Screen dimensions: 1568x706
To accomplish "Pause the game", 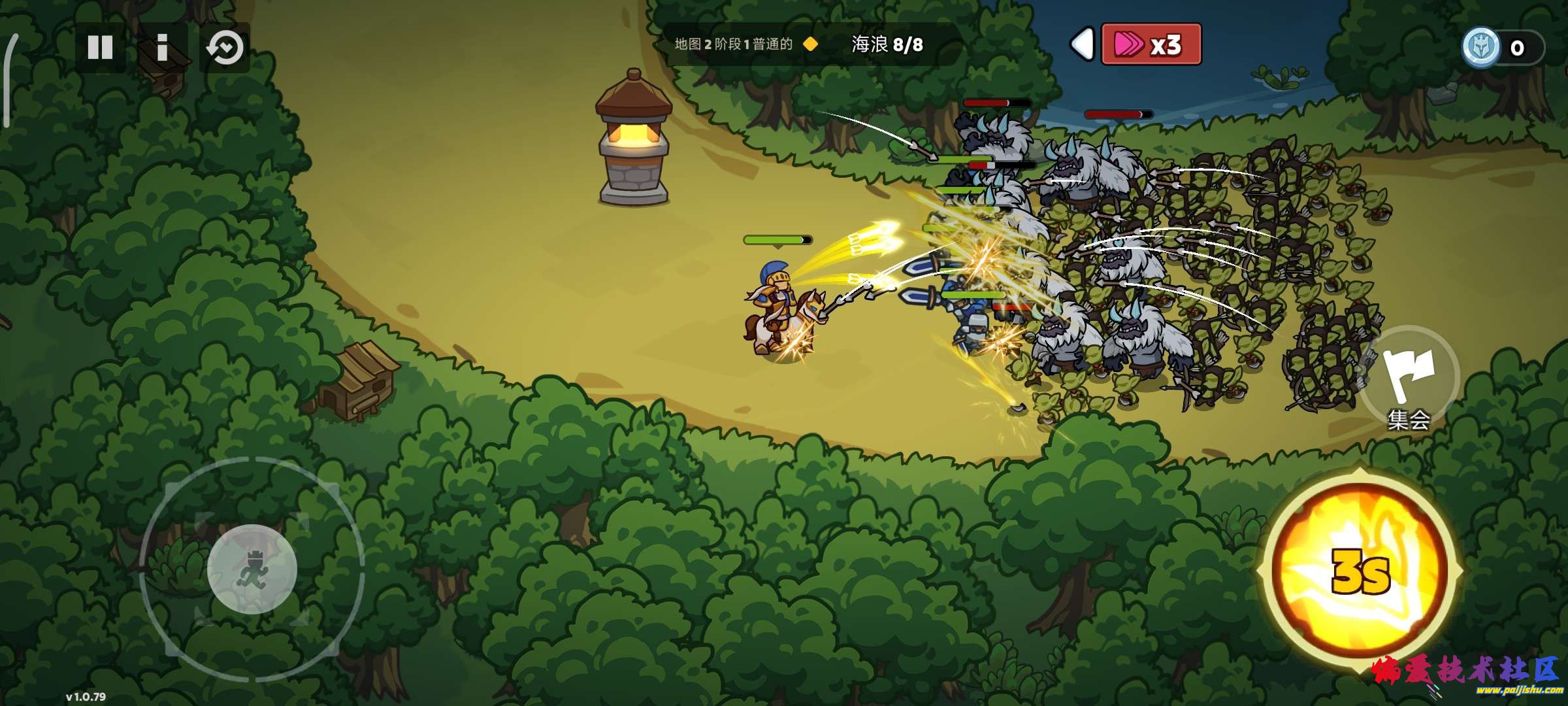I will [100, 47].
